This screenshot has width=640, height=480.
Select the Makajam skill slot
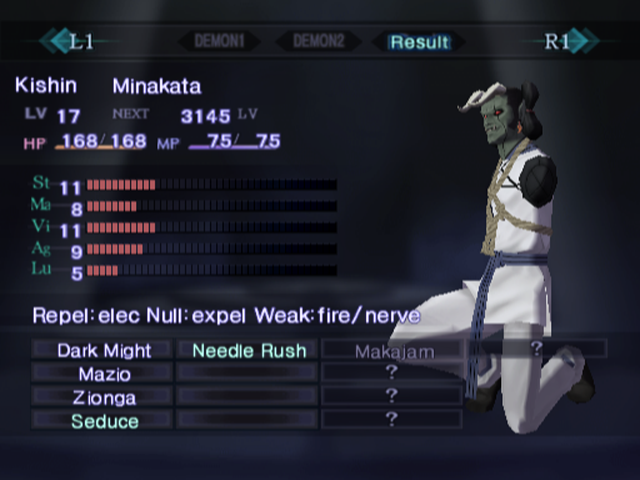pos(391,350)
